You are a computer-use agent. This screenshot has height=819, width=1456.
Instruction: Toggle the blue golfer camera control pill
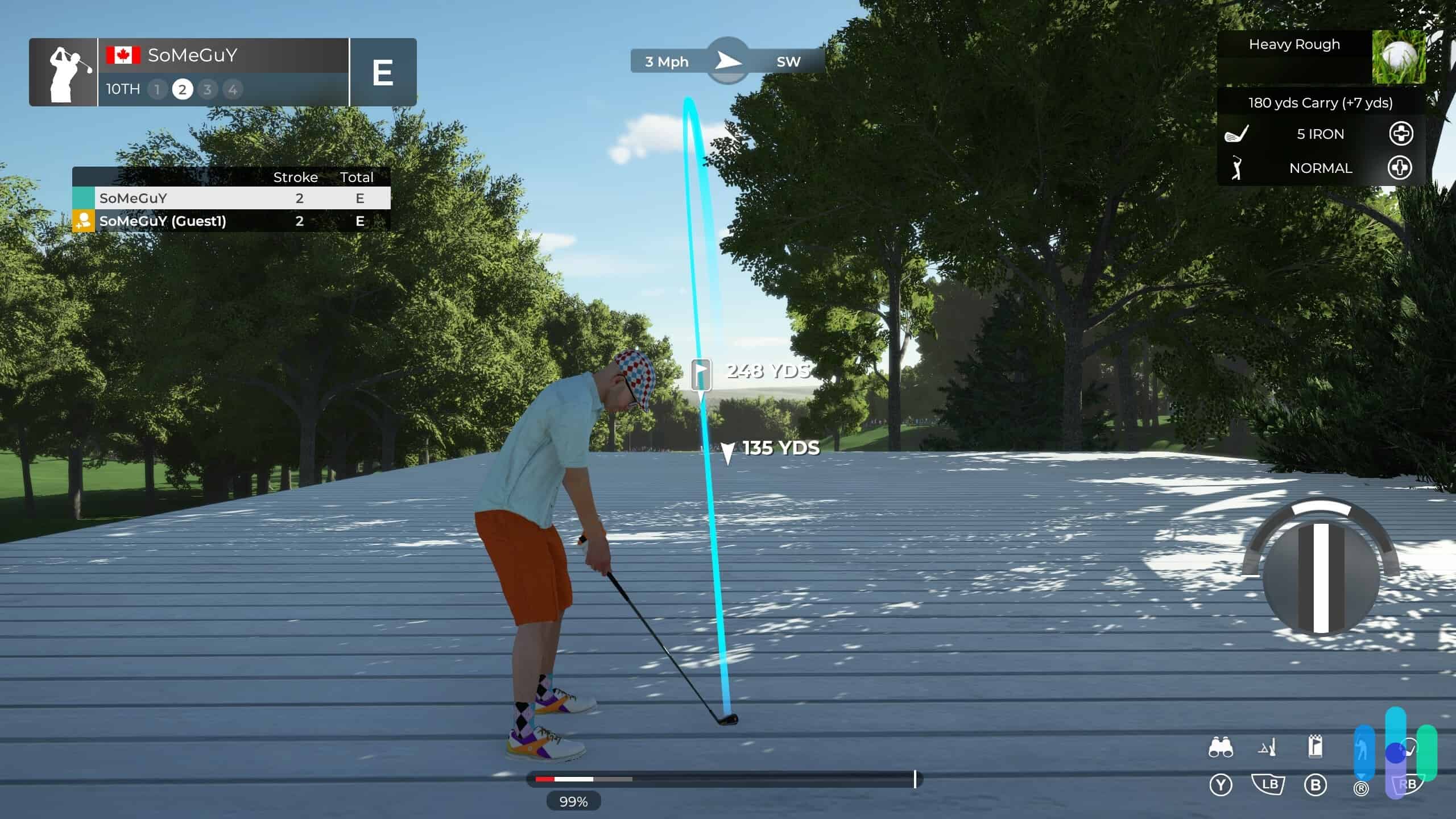click(x=1364, y=752)
